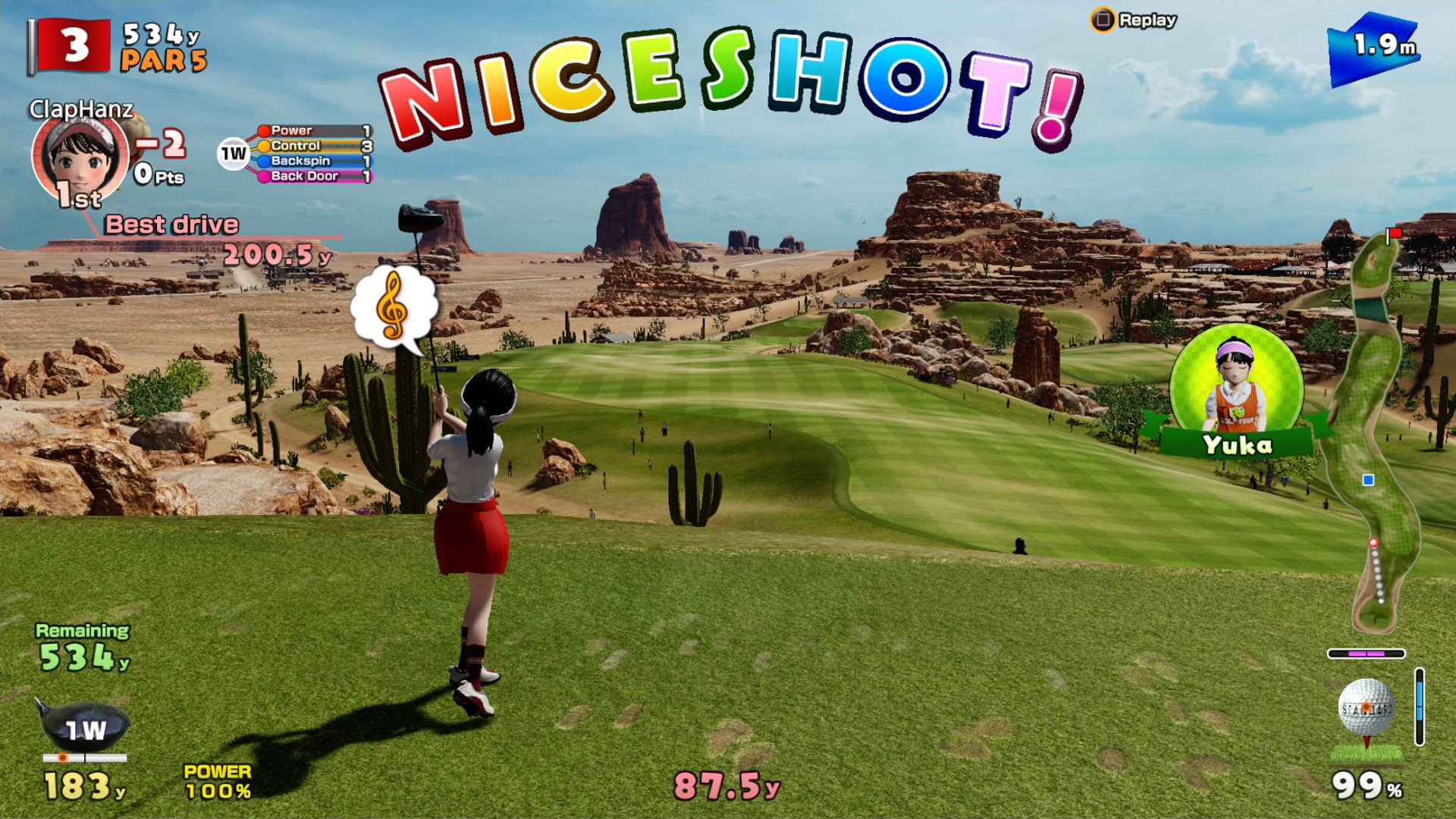Open the ClapHanz player portrait
This screenshot has height=819, width=1456.
pyautogui.click(x=80, y=159)
